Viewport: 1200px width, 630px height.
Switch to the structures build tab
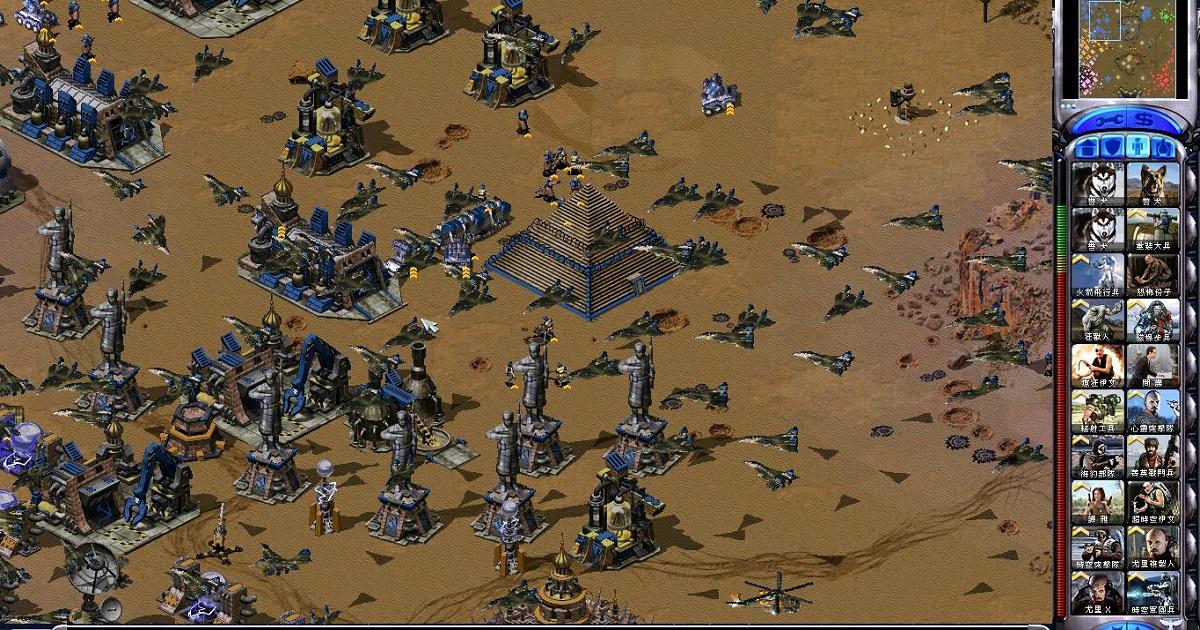click(1085, 148)
